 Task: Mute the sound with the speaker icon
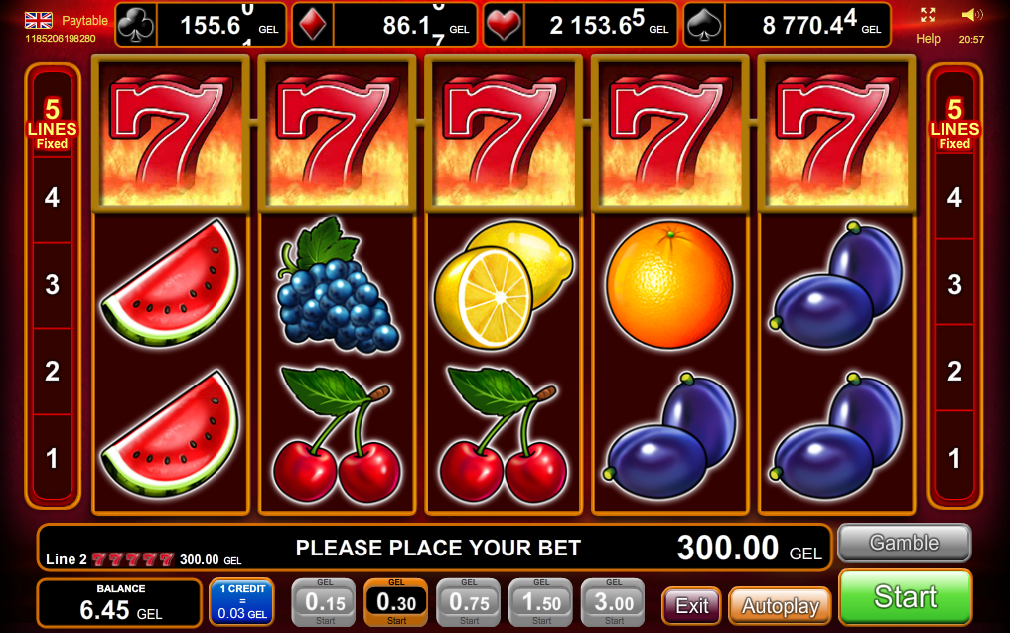[x=971, y=15]
